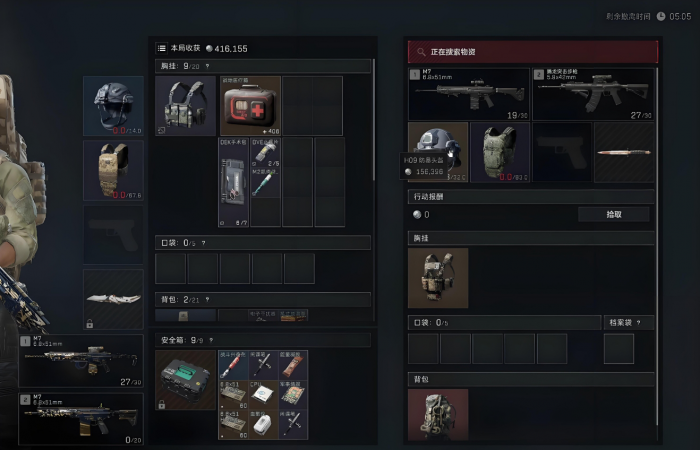Click the red medical kit in chest rig

250,105
